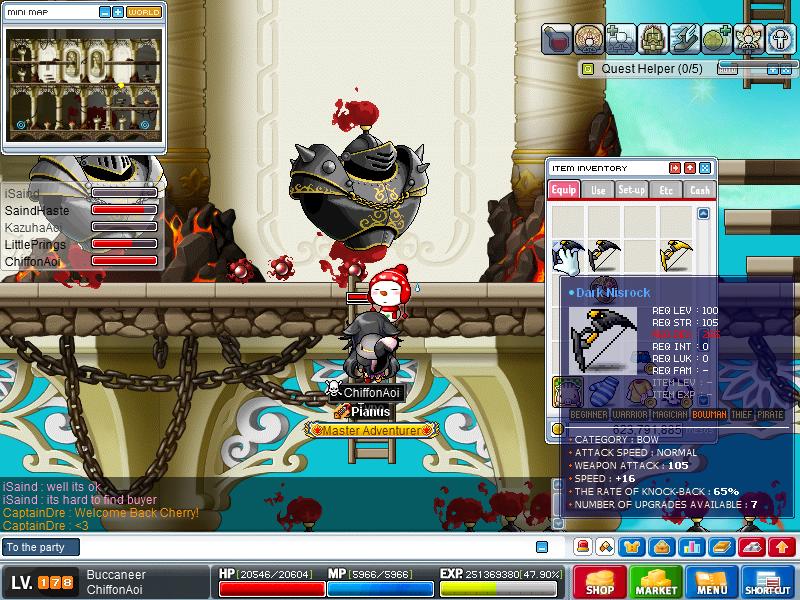Select the golden bow in inventory
This screenshot has height=600, width=800.
click(676, 256)
